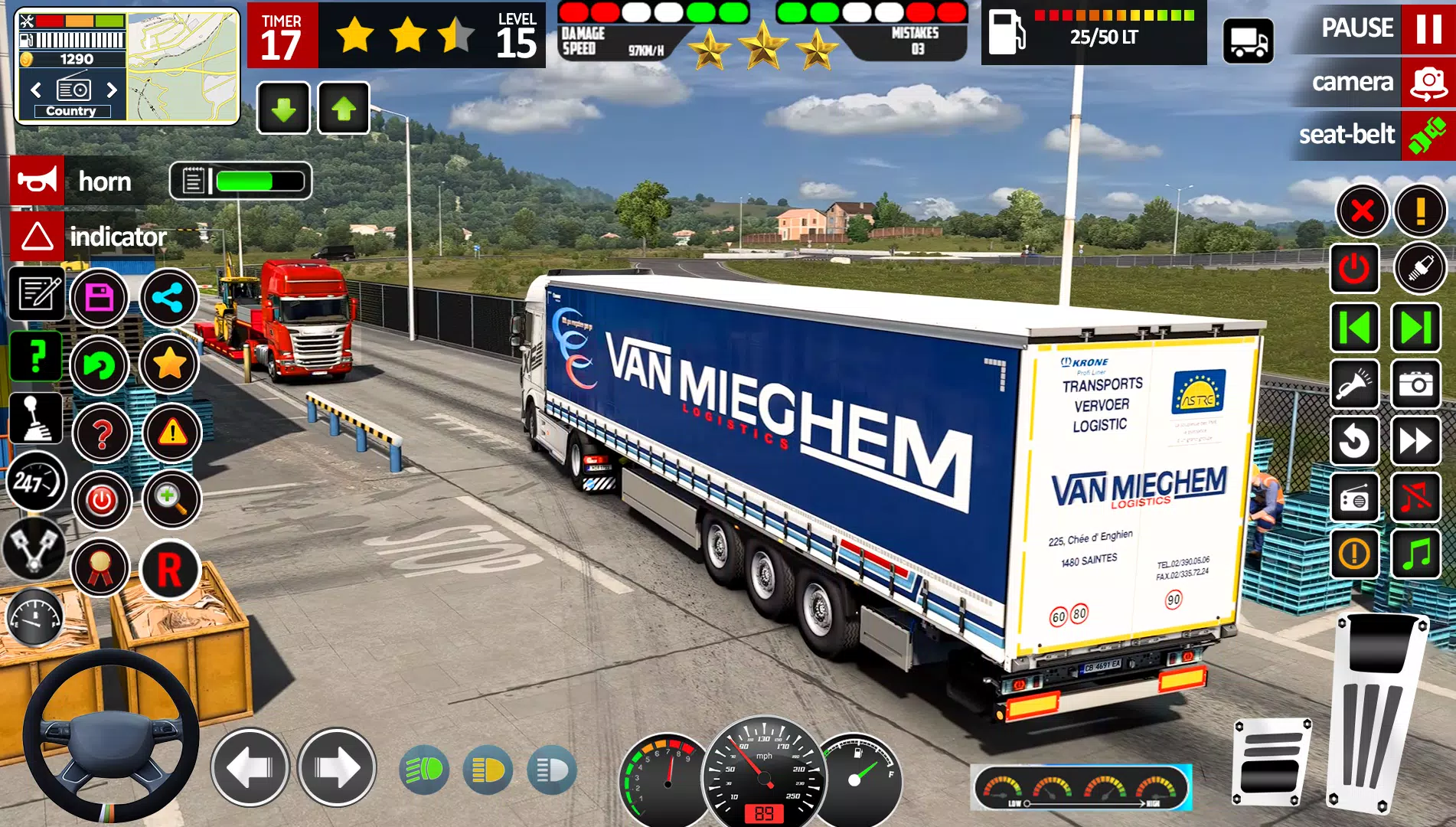Open the share icon
This screenshot has width=1456, height=827.
[170, 299]
